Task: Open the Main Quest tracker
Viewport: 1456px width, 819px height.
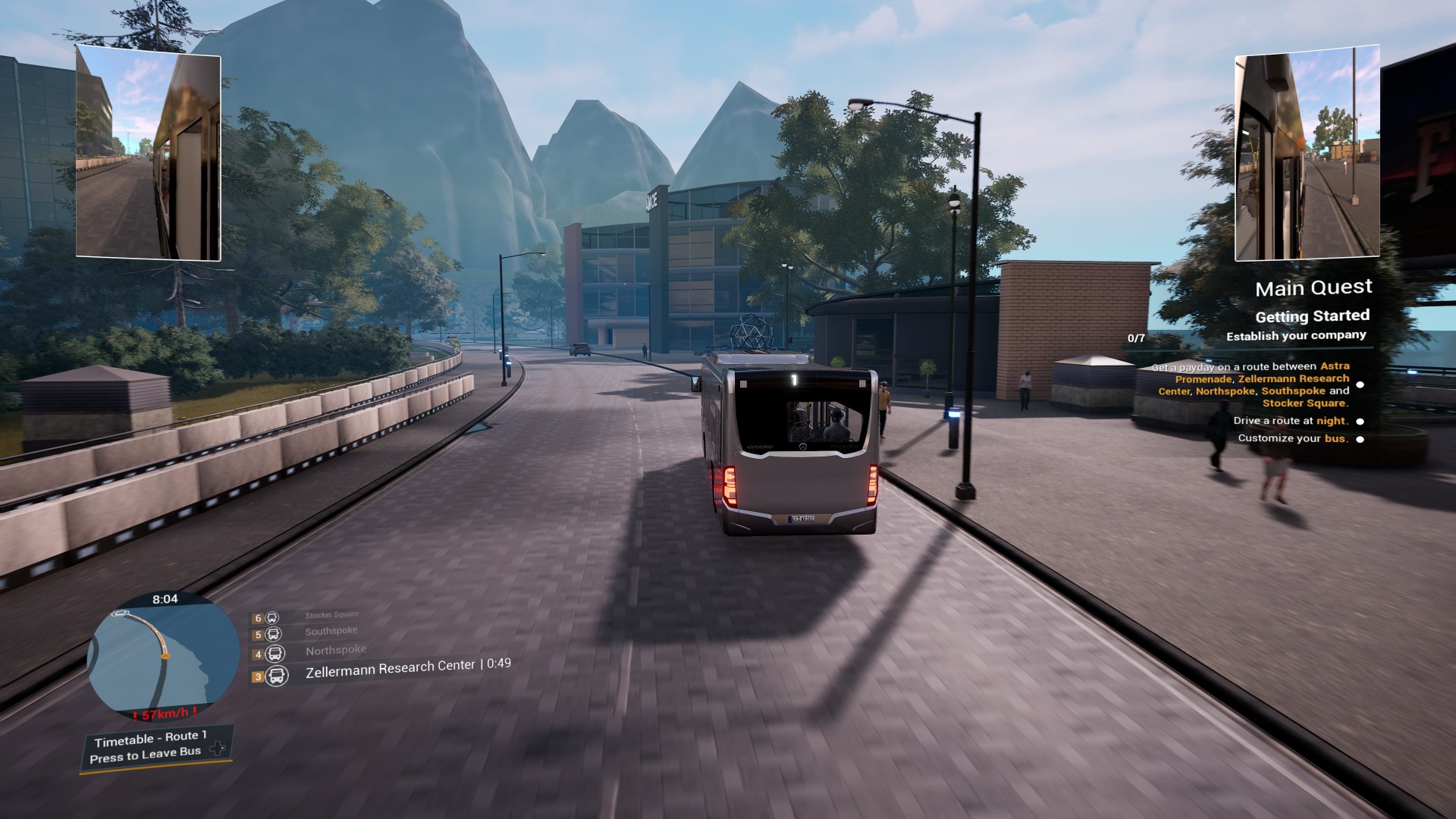Action: pyautogui.click(x=1313, y=288)
